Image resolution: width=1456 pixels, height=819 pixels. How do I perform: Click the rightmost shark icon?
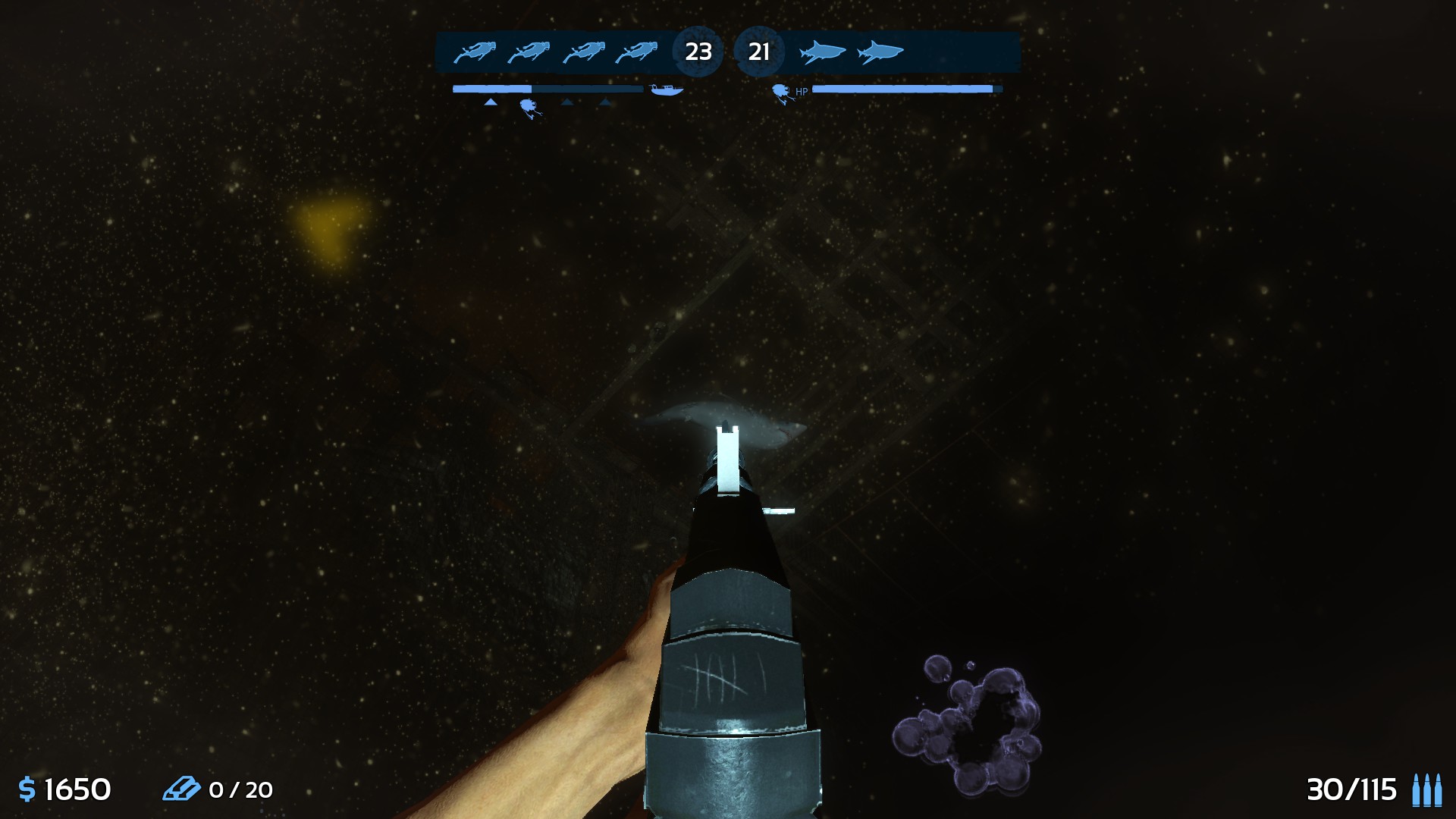[880, 51]
